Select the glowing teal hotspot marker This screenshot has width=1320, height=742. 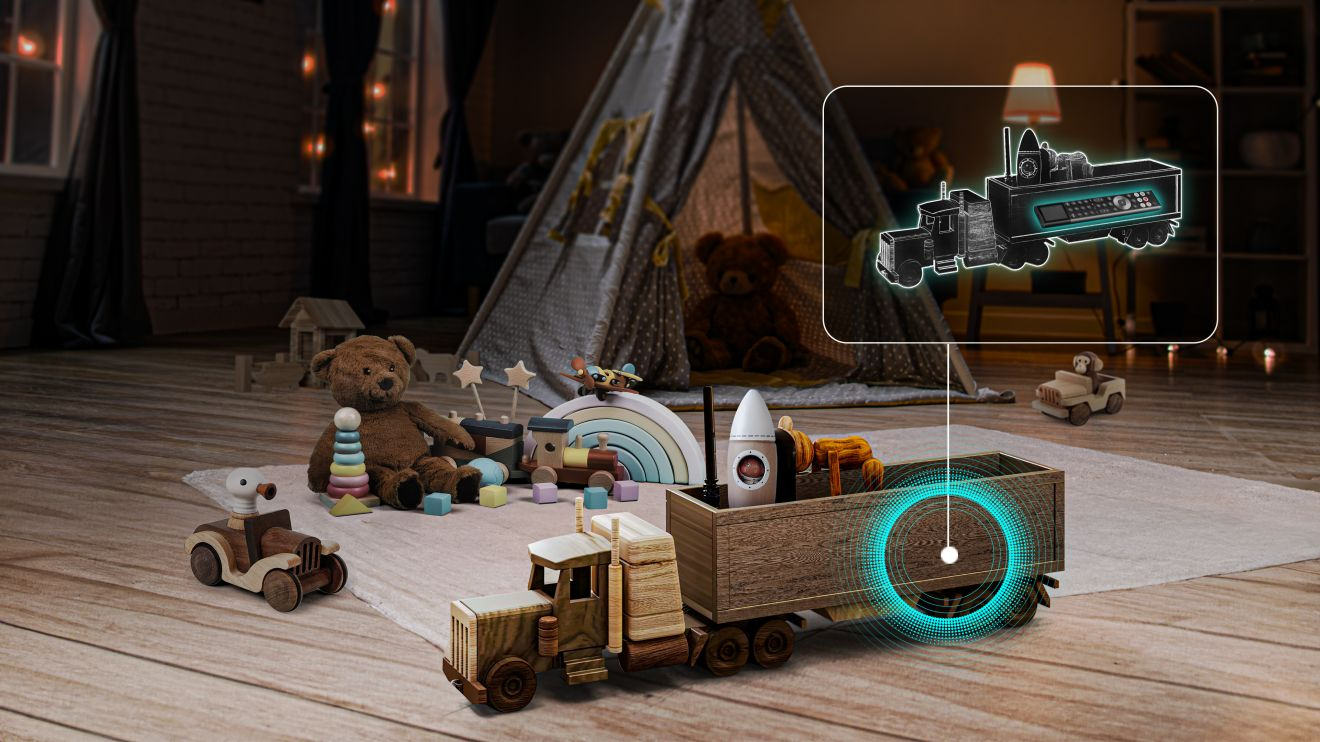[949, 554]
